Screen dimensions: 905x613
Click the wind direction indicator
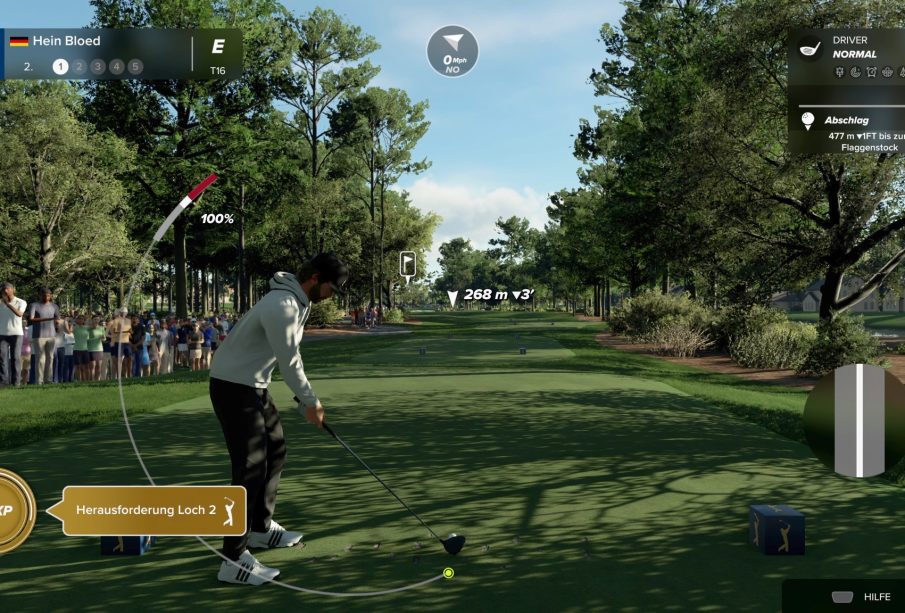click(x=452, y=50)
